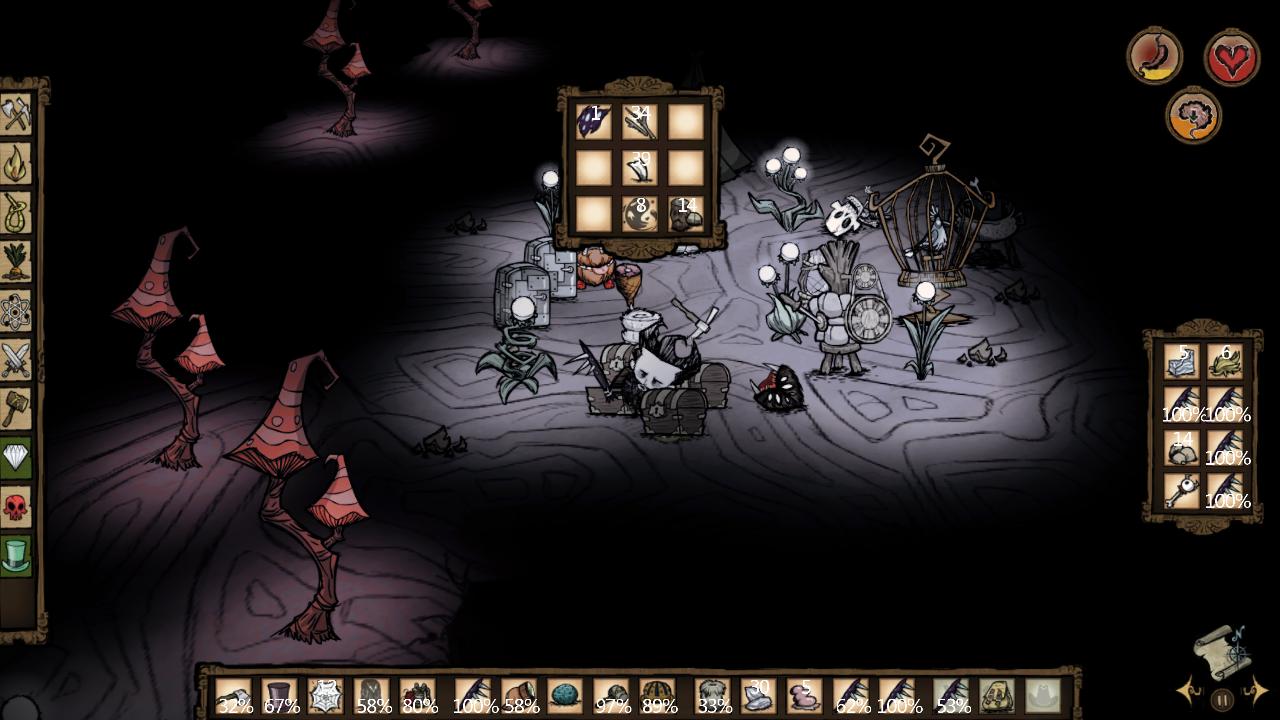Open the hammer Structures crafting tab
This screenshot has width=1280, height=720.
[17, 408]
